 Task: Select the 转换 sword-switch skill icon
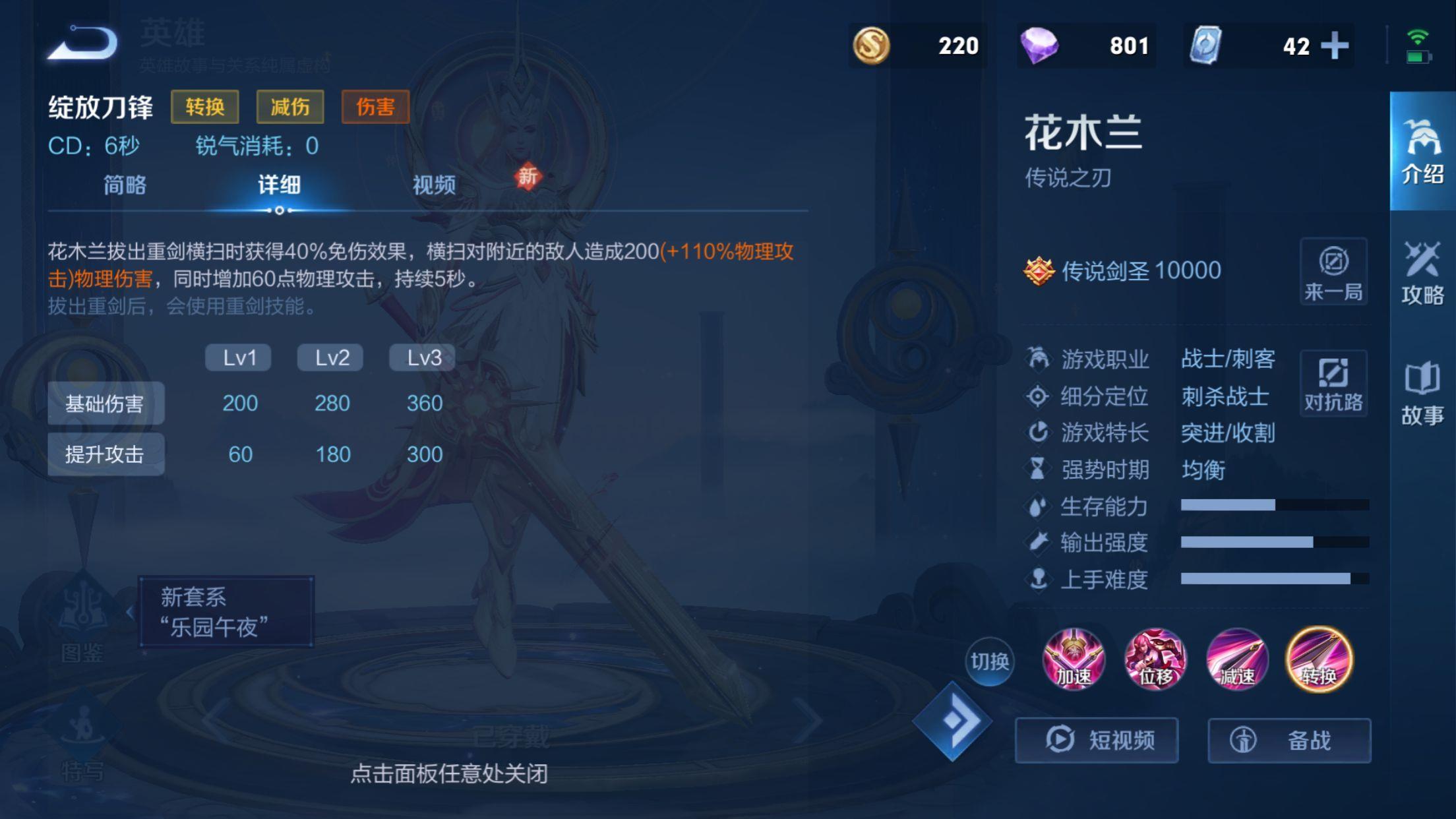[x=1319, y=659]
